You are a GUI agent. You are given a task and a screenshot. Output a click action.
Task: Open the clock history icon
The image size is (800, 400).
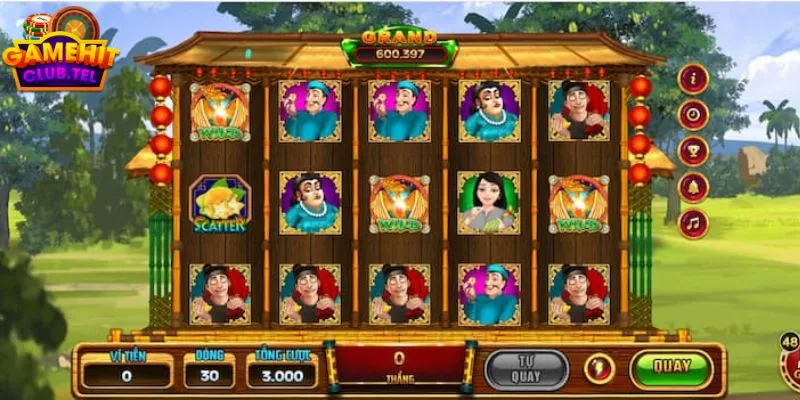[693, 115]
